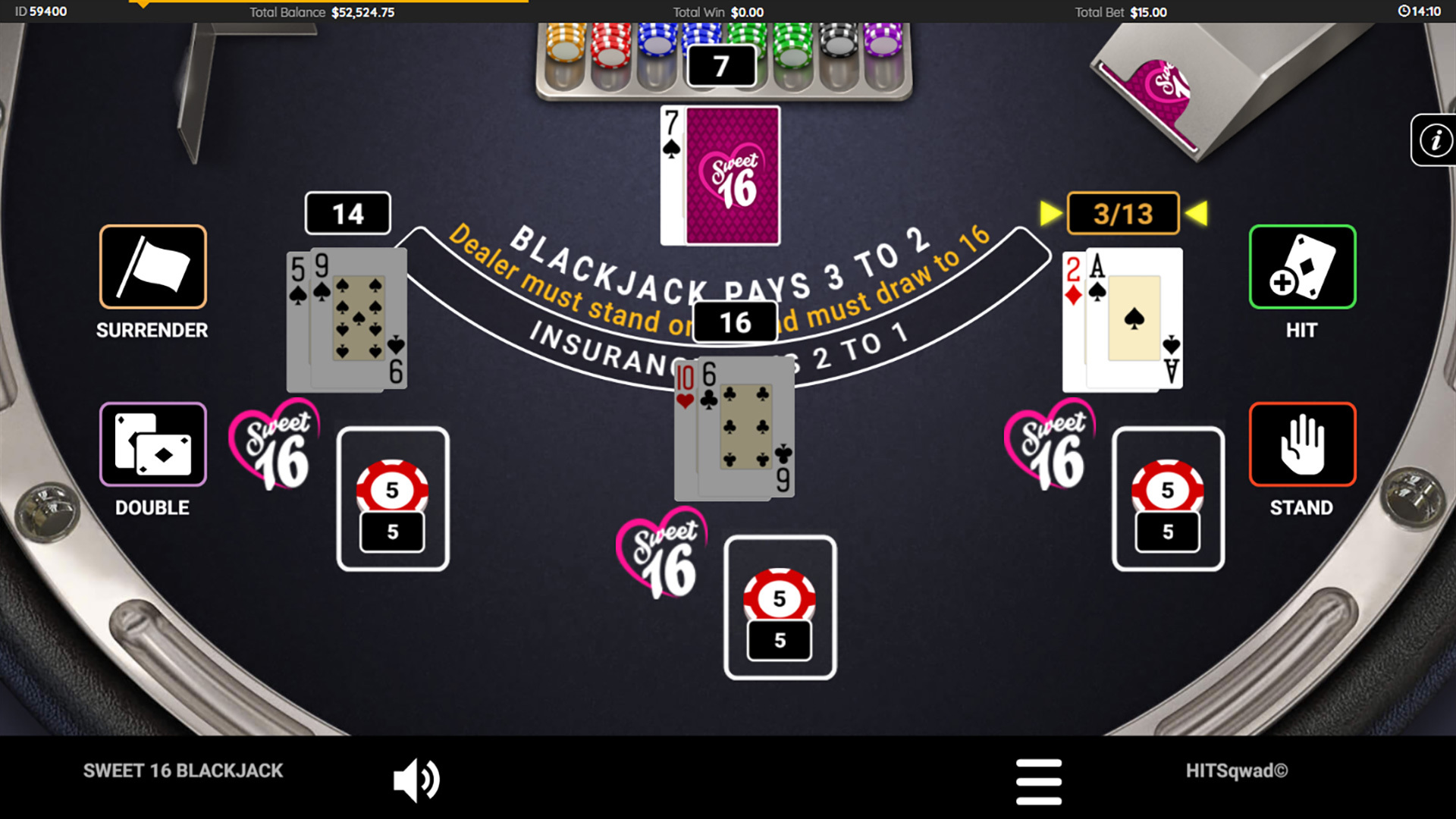Click the HITSqwad credit label

pos(1236,770)
